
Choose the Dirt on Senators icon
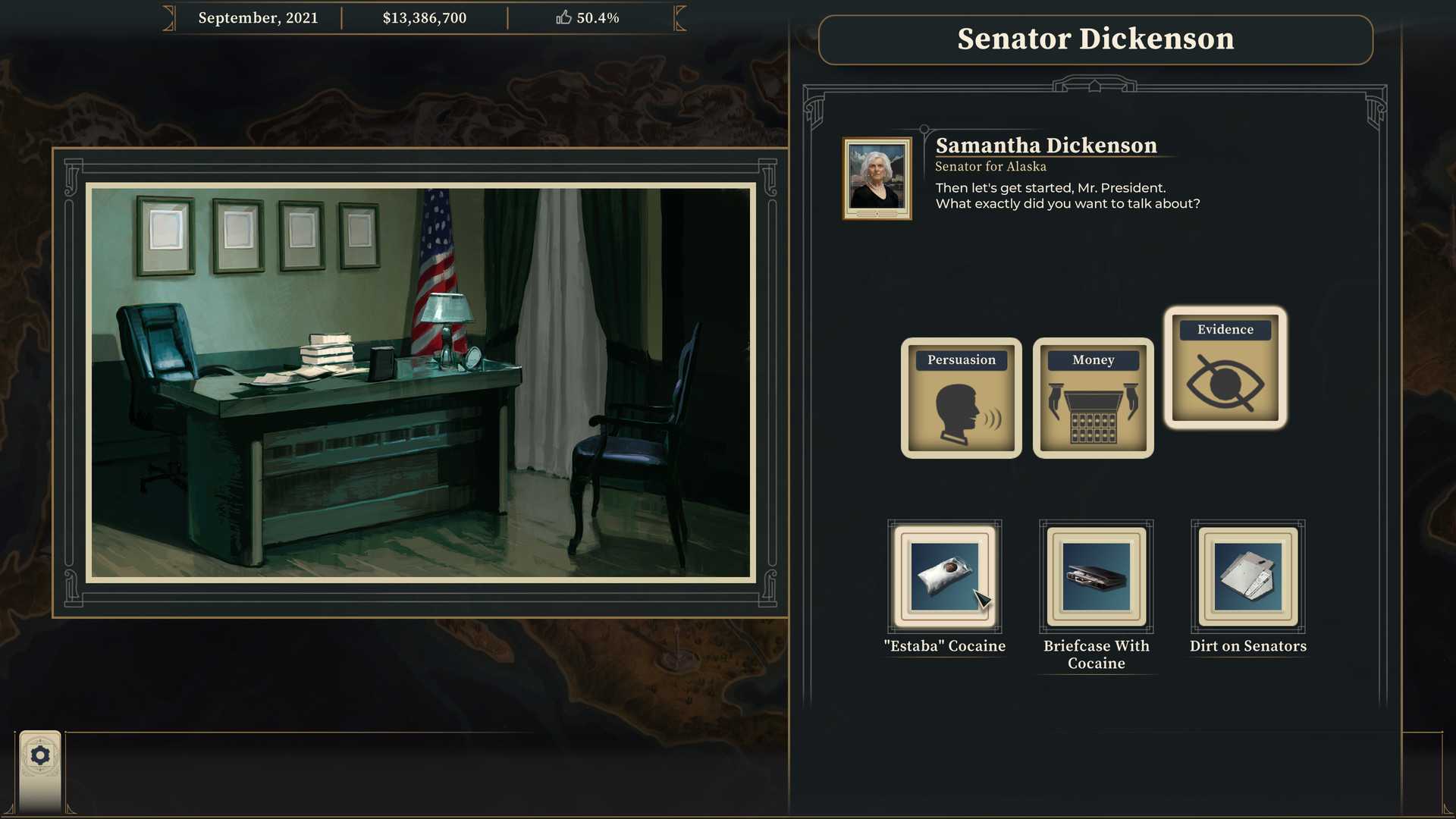pyautogui.click(x=1248, y=578)
